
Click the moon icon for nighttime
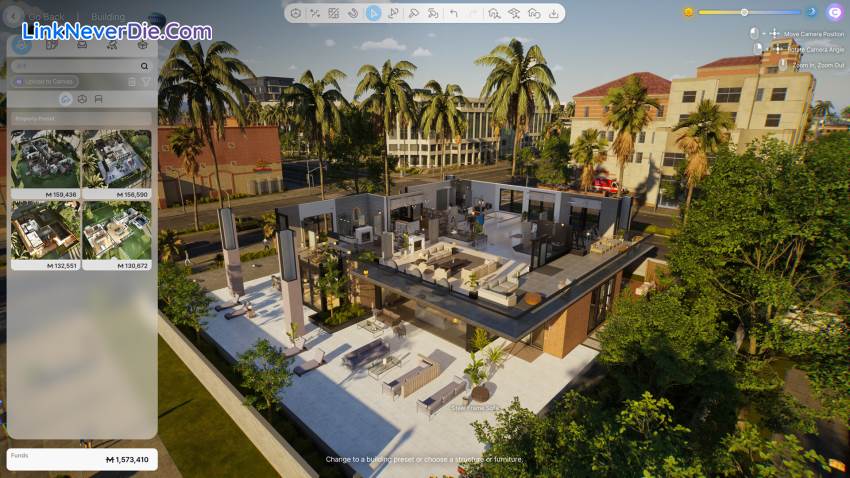click(811, 12)
